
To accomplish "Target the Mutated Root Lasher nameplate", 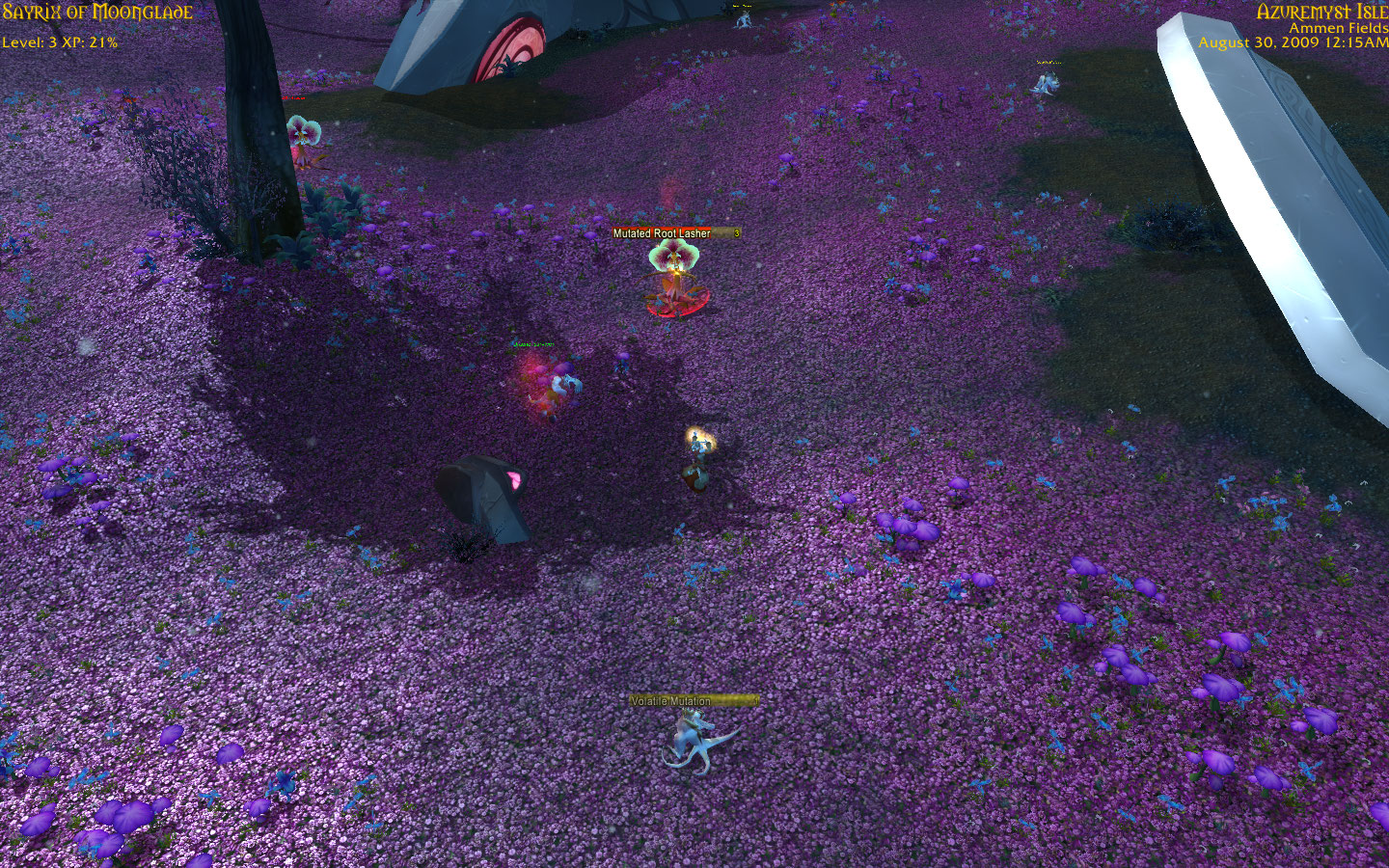I will [675, 233].
